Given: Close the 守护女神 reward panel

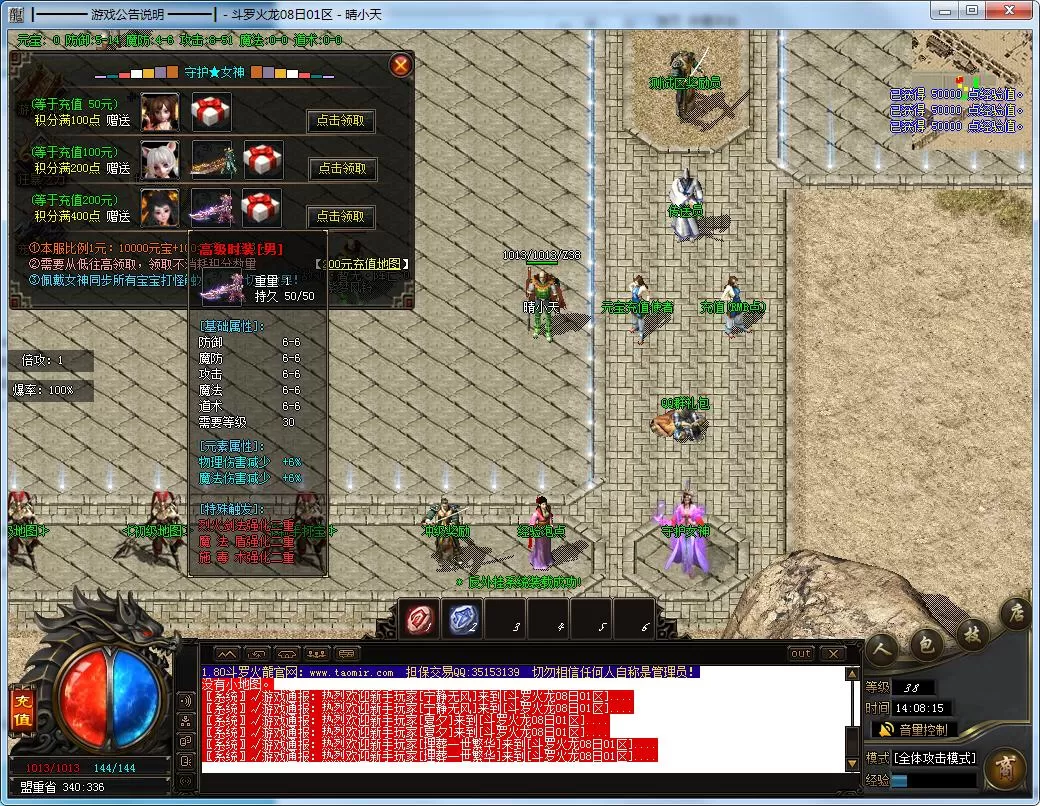Looking at the screenshot, I should click(400, 66).
